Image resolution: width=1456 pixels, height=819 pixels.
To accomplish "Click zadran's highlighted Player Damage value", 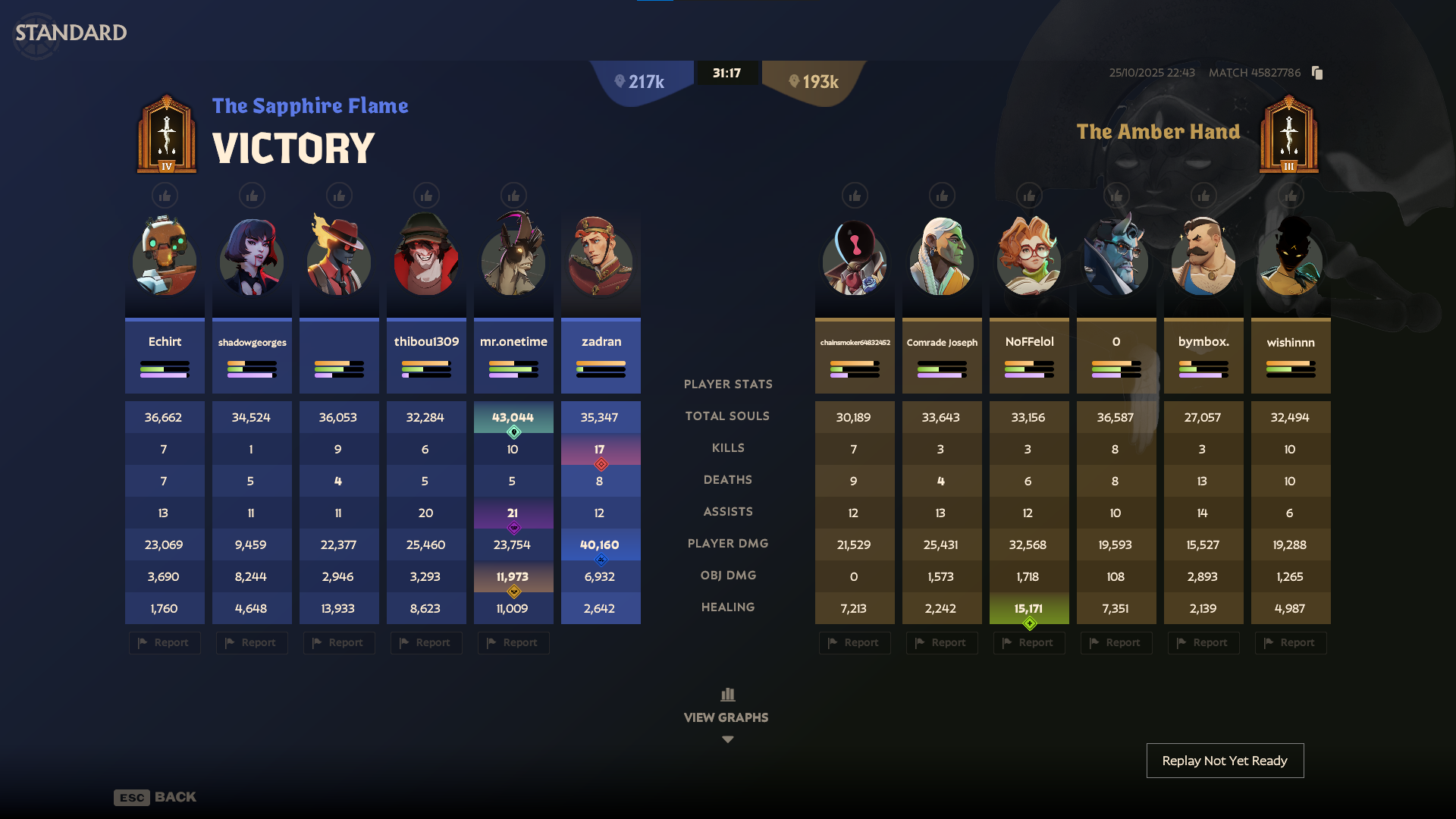I will click(601, 544).
